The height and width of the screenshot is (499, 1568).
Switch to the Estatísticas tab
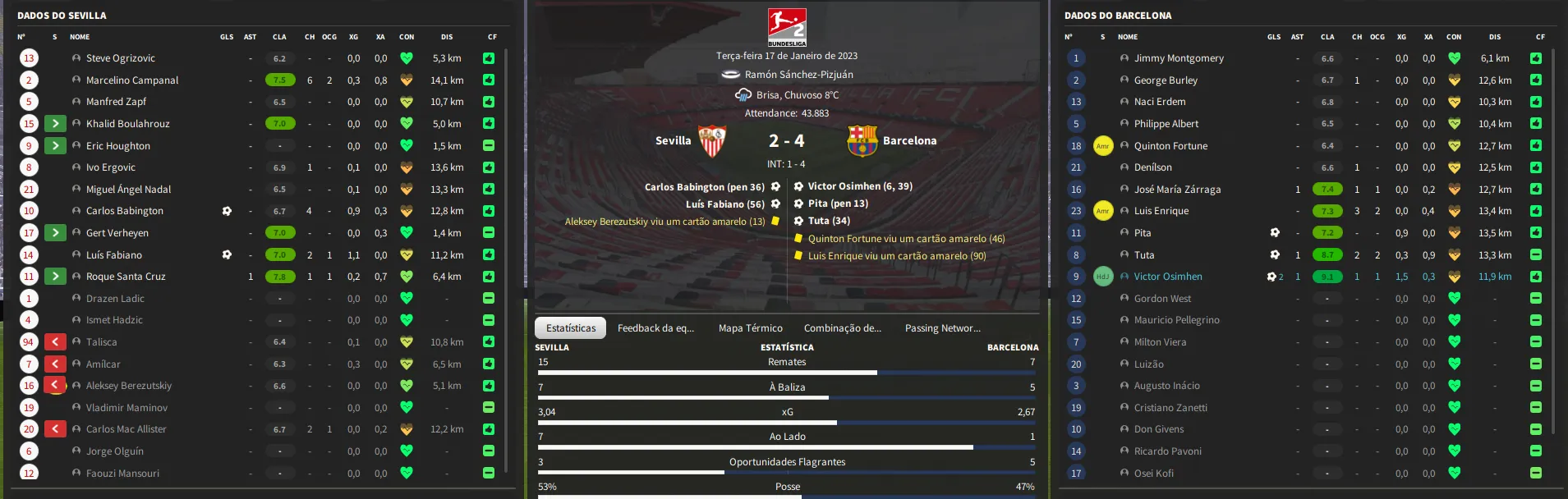[x=571, y=328]
